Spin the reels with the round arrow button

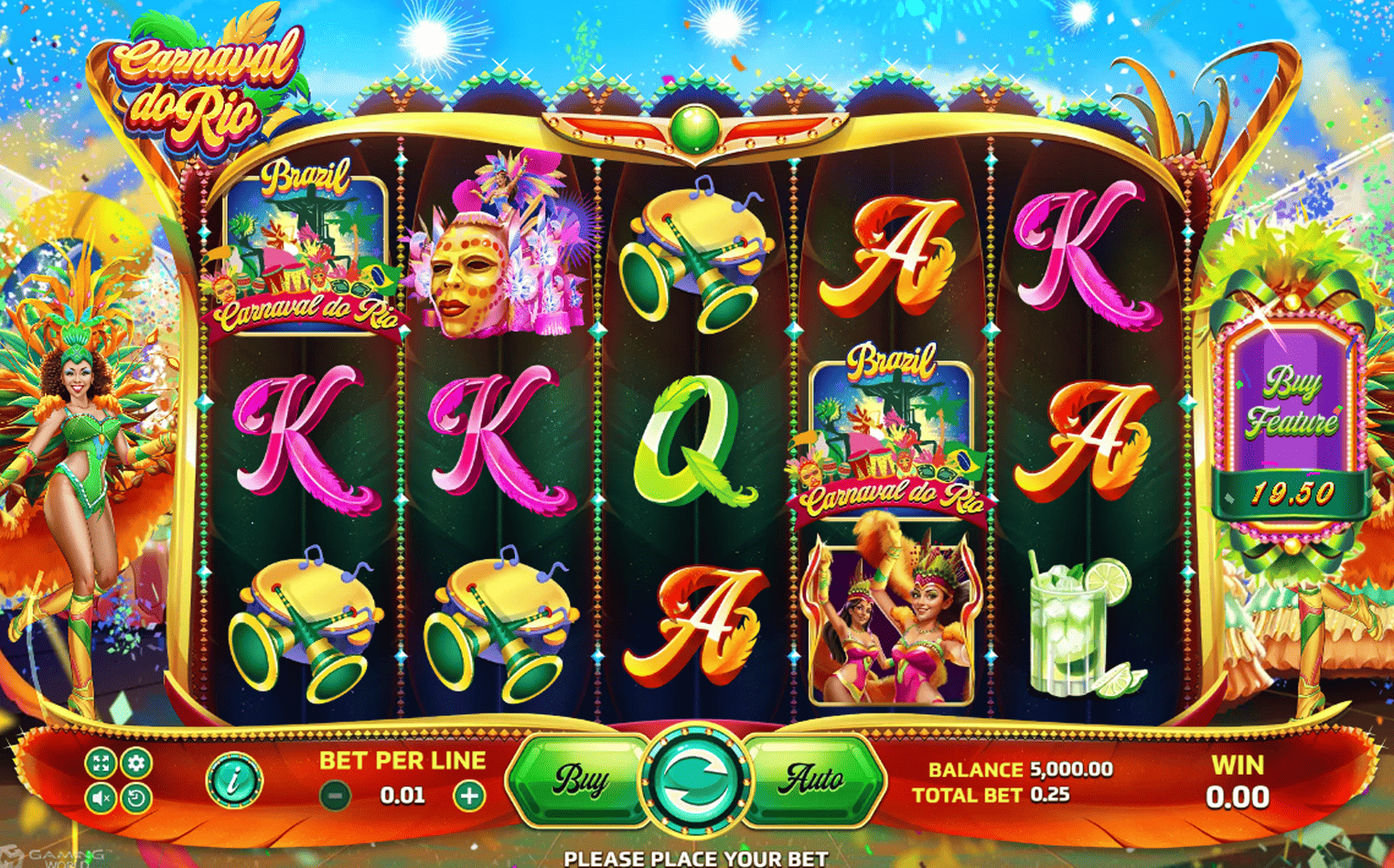pyautogui.click(x=695, y=780)
